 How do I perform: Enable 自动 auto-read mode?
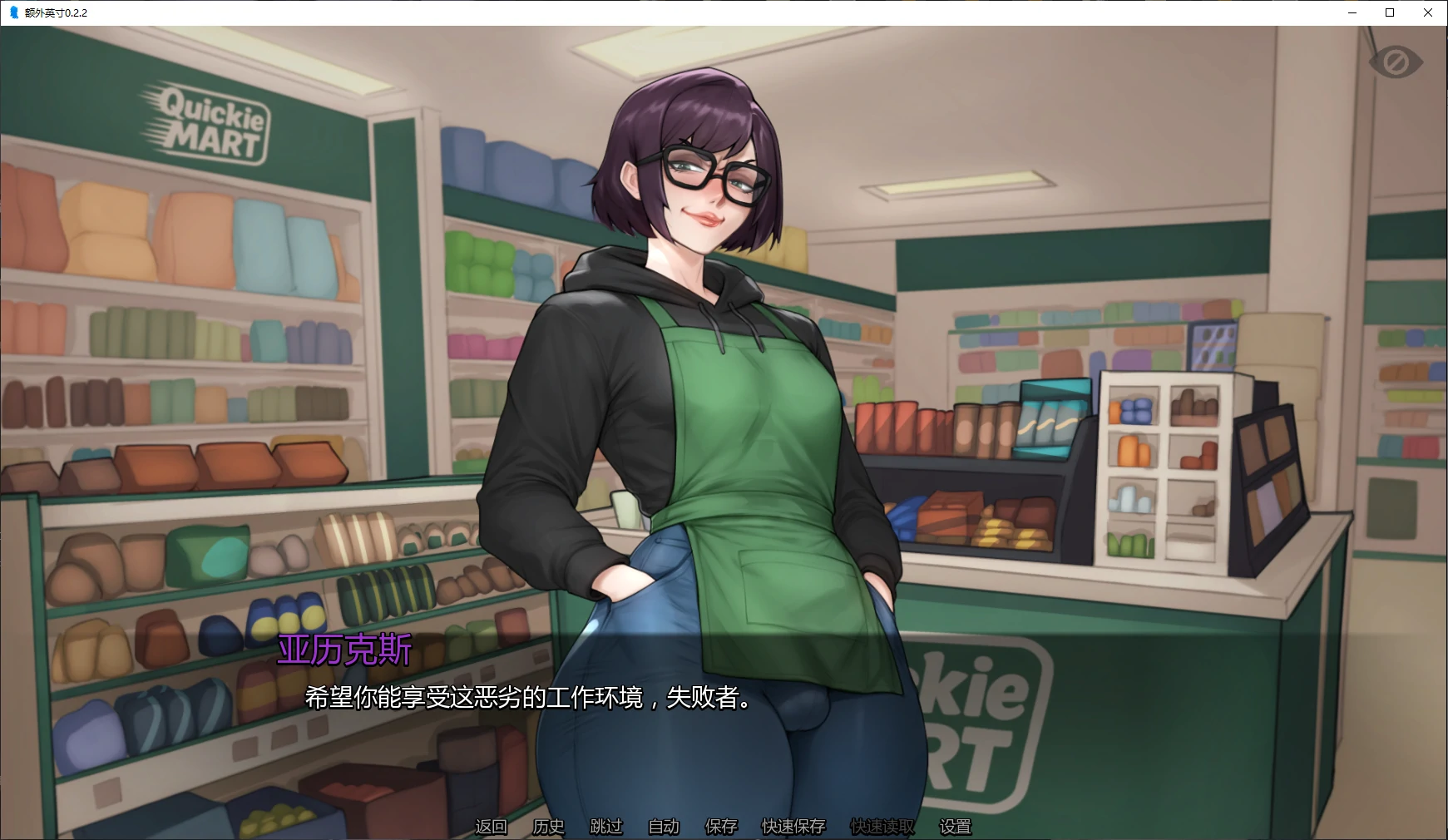[x=663, y=827]
